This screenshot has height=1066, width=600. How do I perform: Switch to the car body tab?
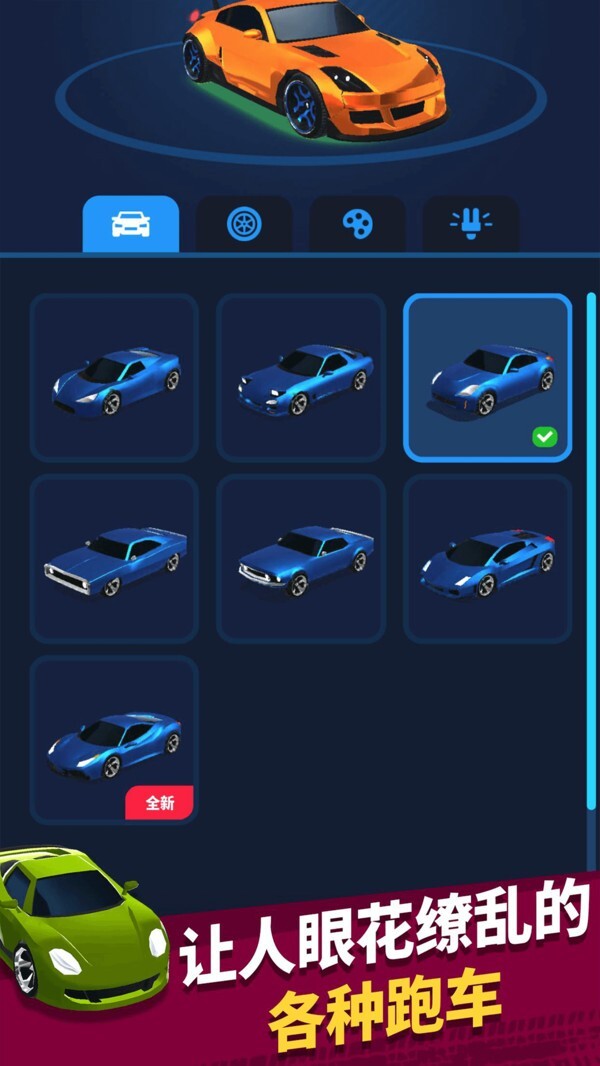pos(130,224)
